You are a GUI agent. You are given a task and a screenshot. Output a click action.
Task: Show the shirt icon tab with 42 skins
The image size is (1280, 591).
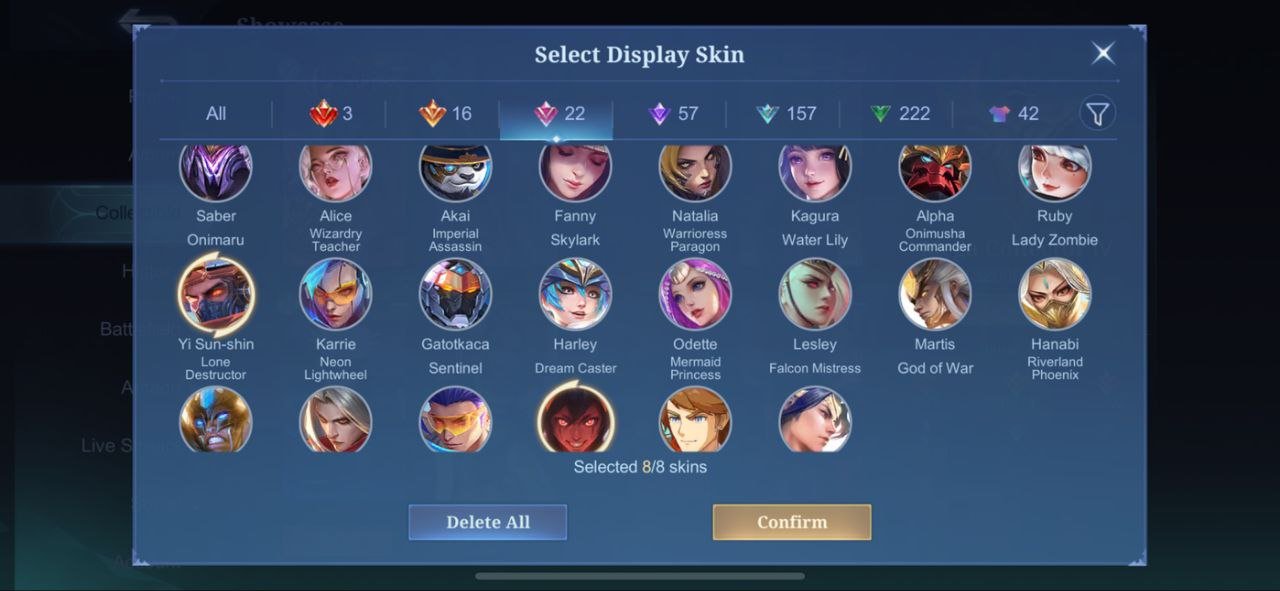pos(1013,114)
